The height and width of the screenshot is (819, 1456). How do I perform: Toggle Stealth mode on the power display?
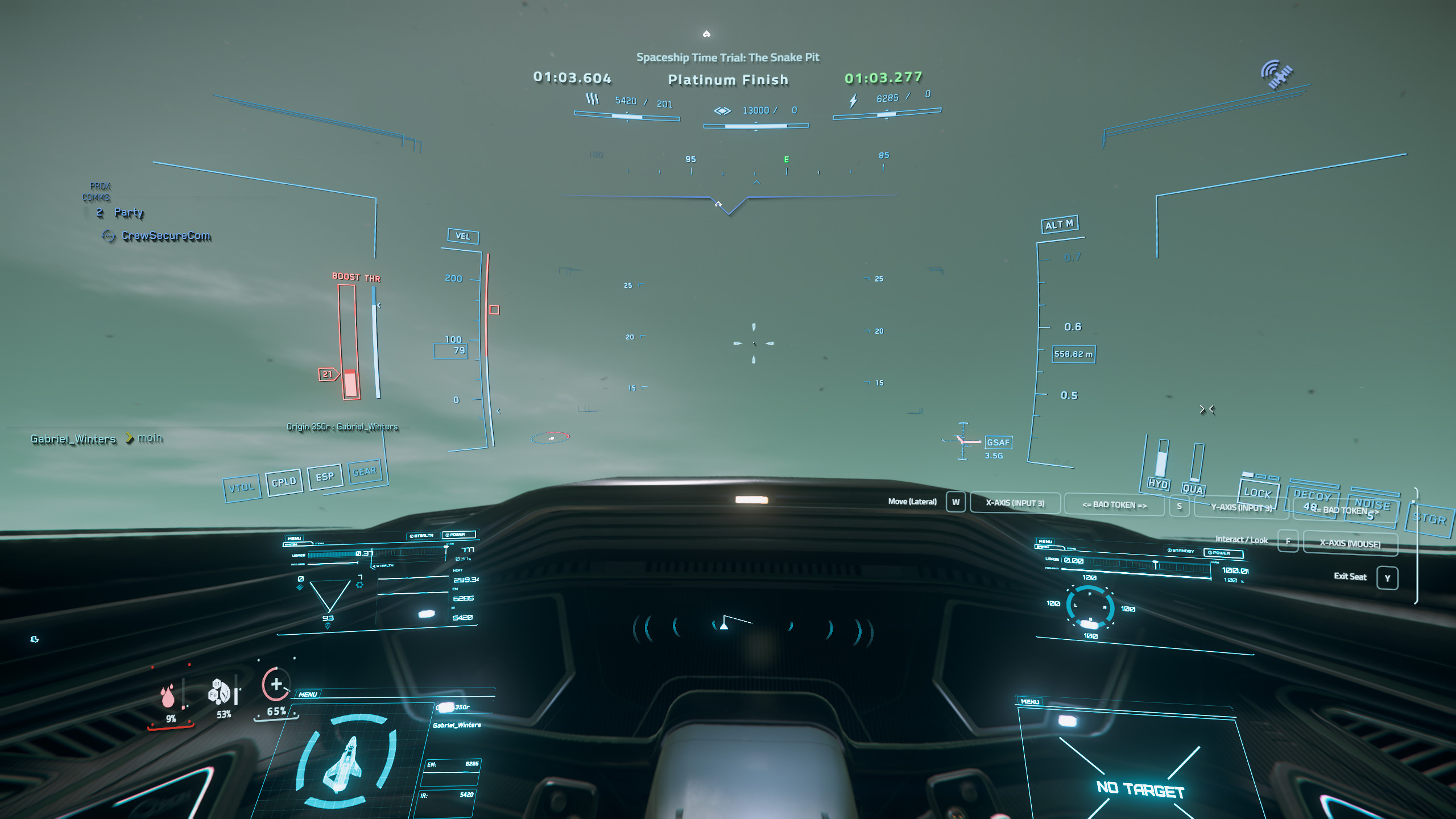422,536
